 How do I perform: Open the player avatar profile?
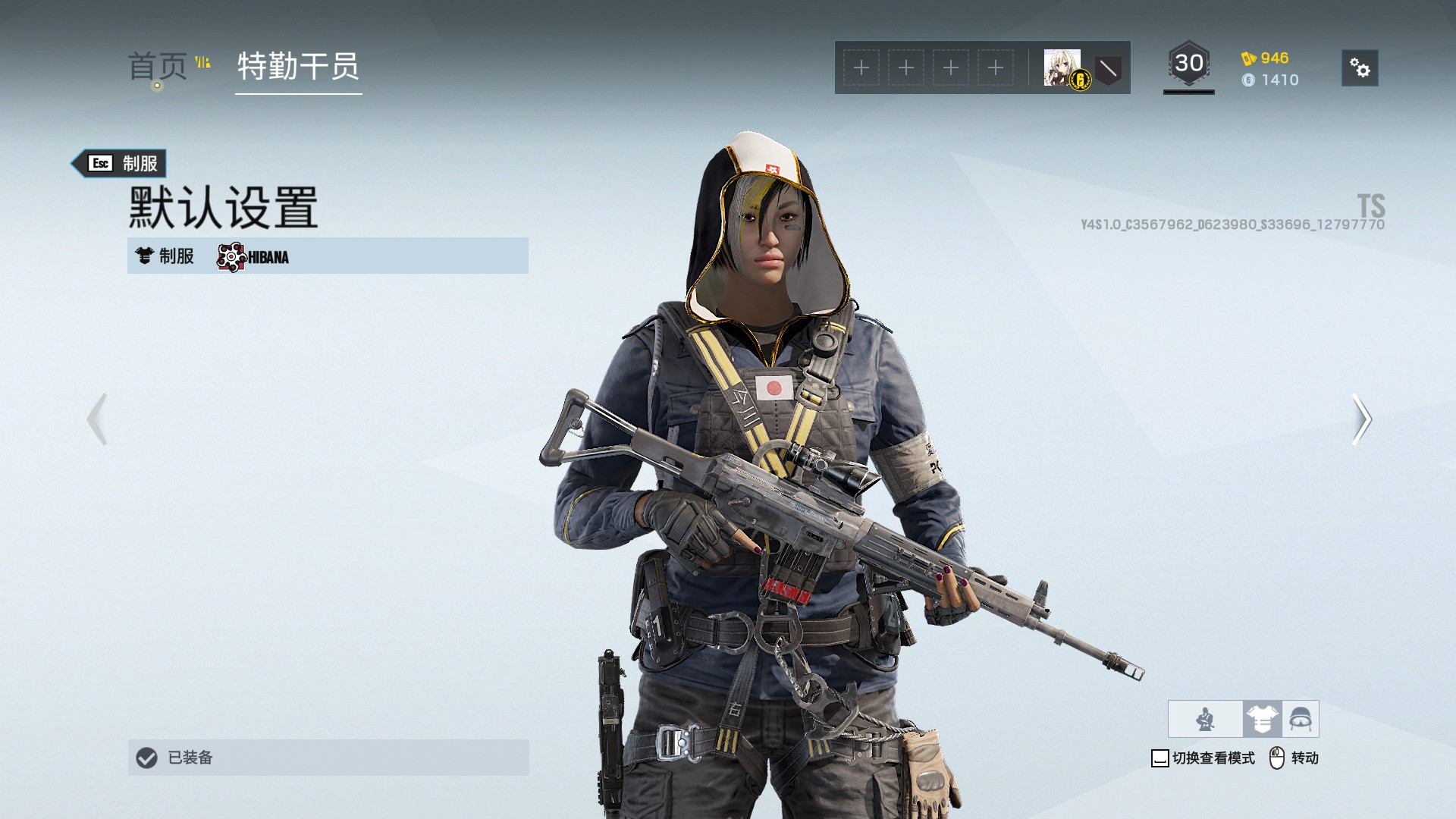click(x=1062, y=68)
